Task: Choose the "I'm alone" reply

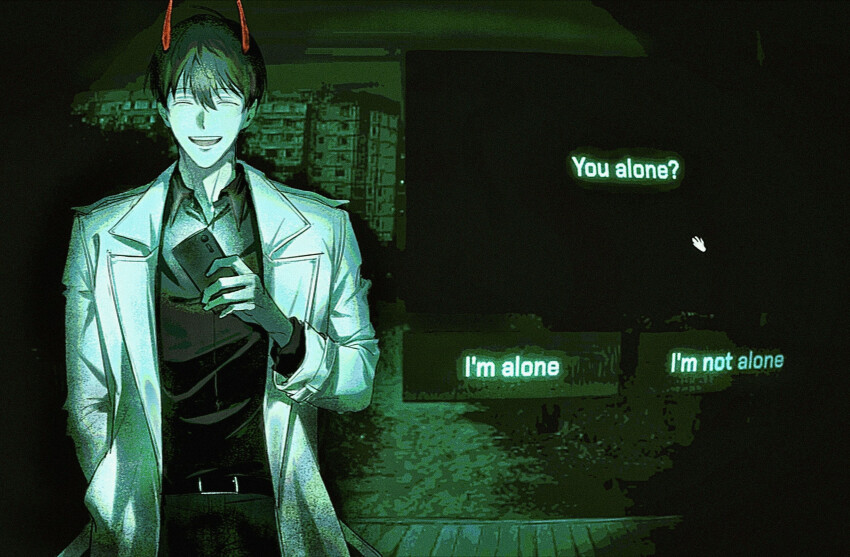Action: pos(510,366)
